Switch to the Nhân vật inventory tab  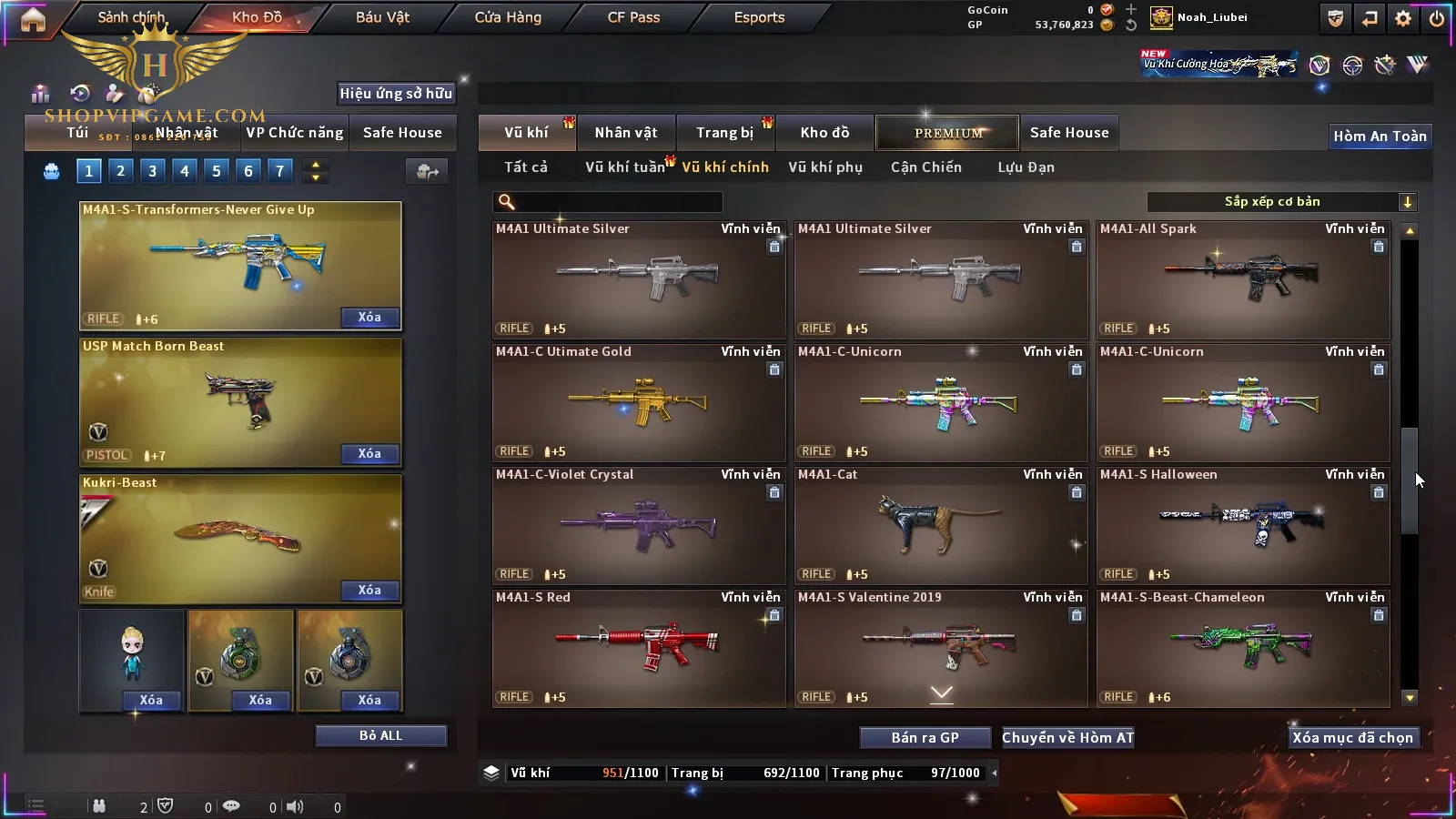pyautogui.click(x=625, y=133)
